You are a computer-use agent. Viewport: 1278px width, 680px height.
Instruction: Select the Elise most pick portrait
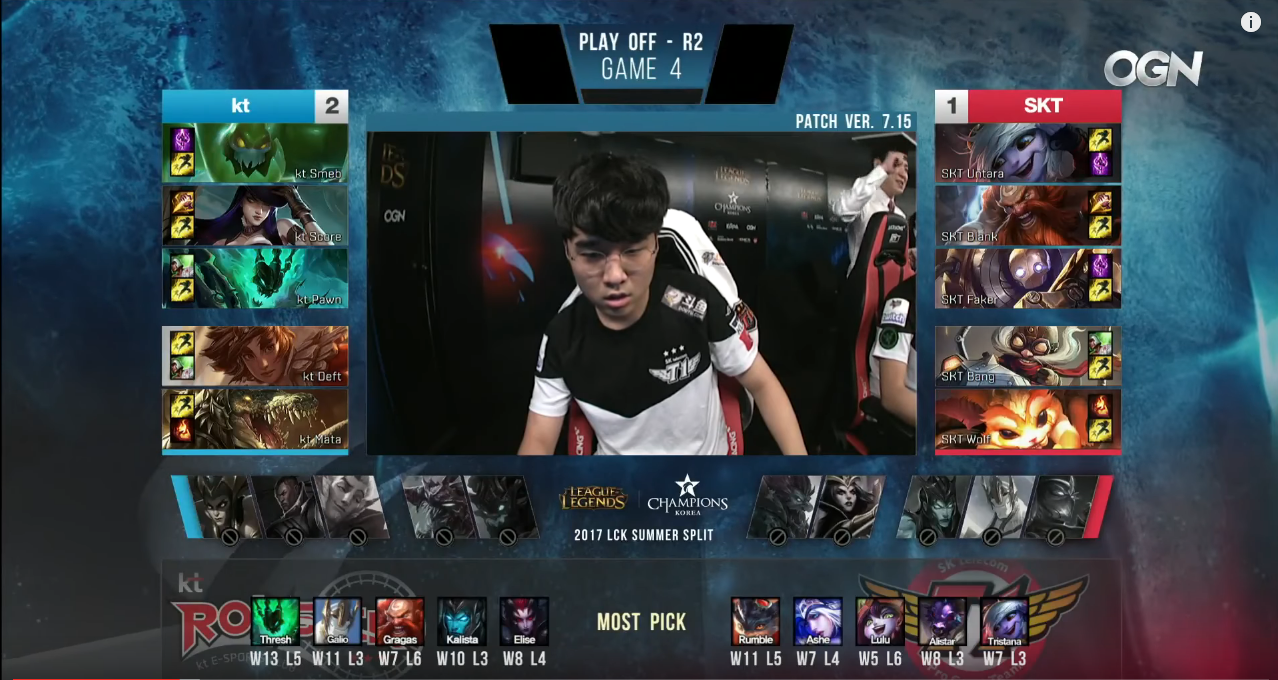pyautogui.click(x=524, y=621)
